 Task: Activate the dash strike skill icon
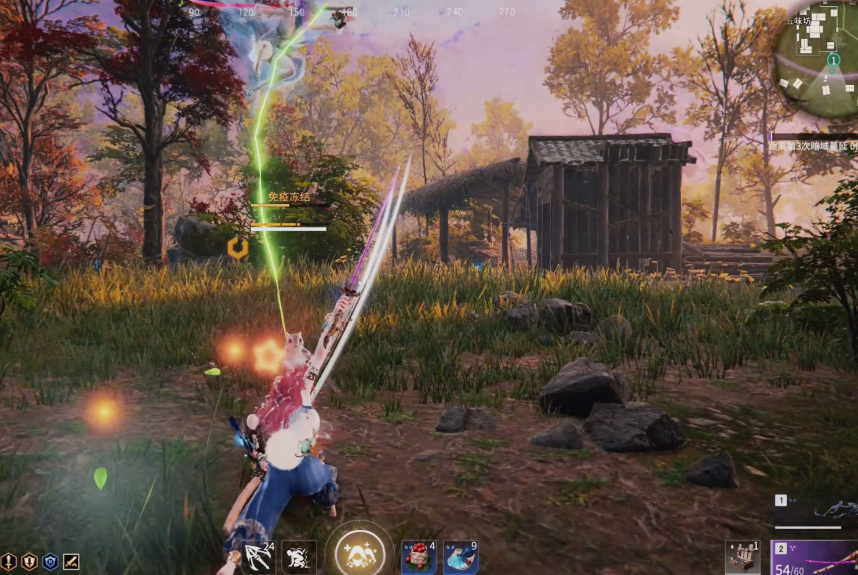[299, 557]
